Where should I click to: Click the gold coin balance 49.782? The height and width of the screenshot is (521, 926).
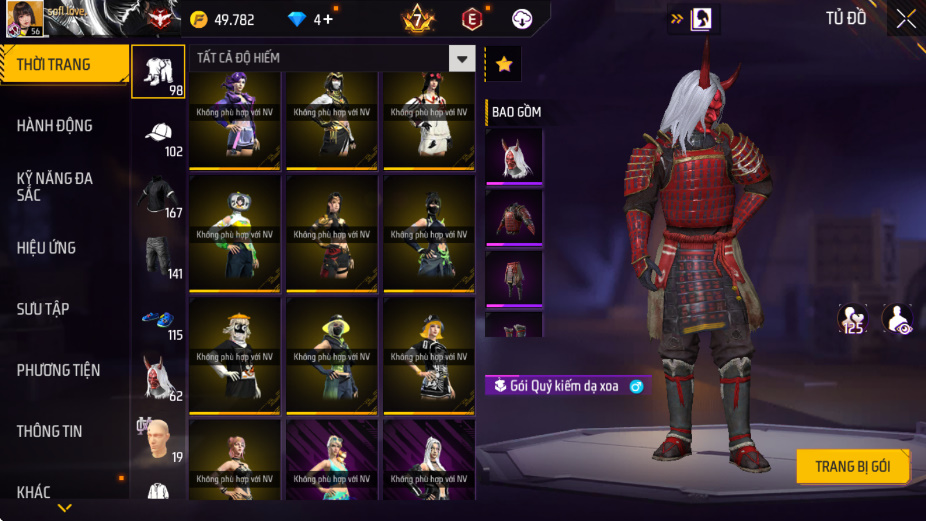224,20
